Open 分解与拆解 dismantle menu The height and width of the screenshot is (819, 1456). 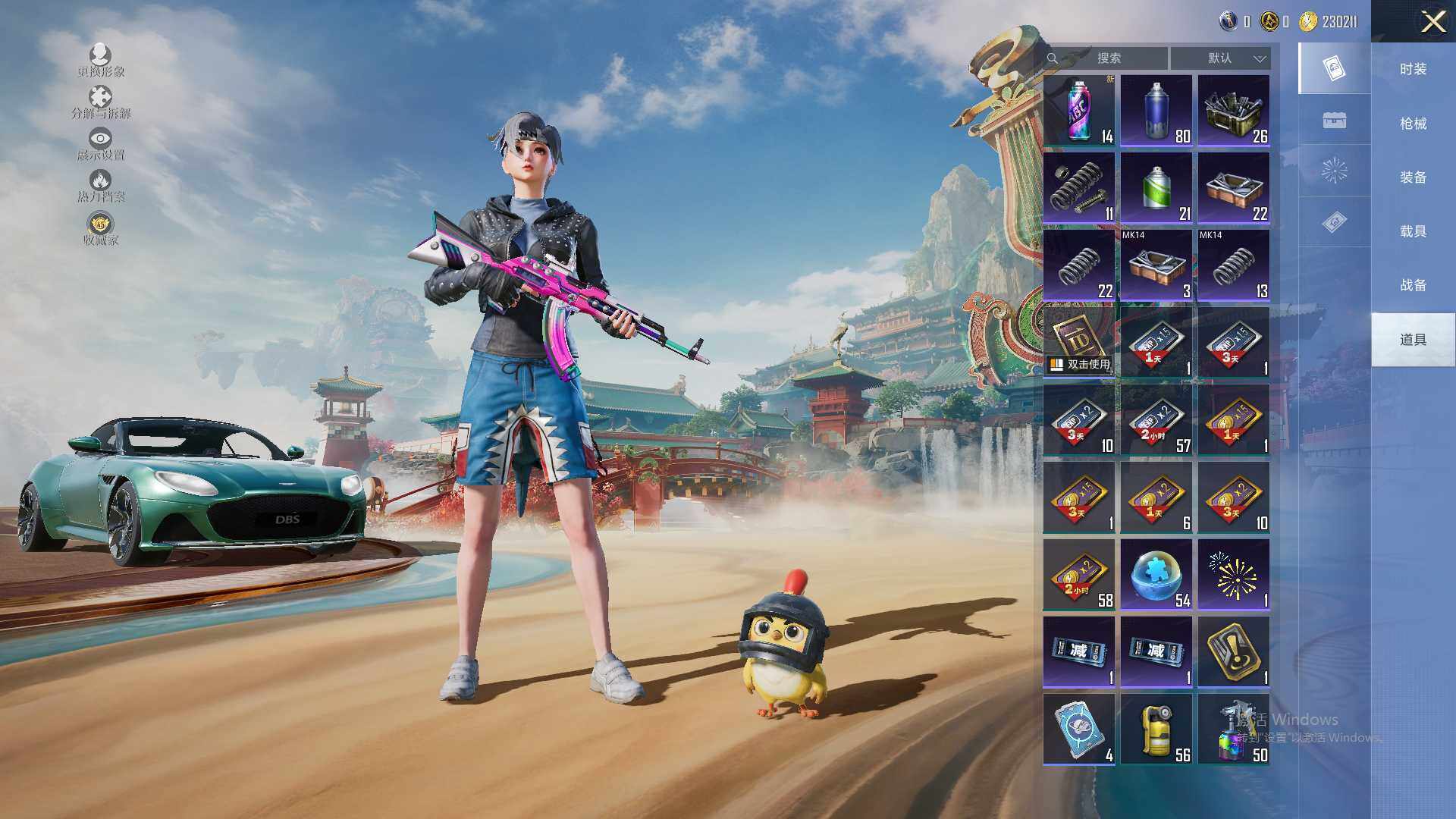coord(100,102)
